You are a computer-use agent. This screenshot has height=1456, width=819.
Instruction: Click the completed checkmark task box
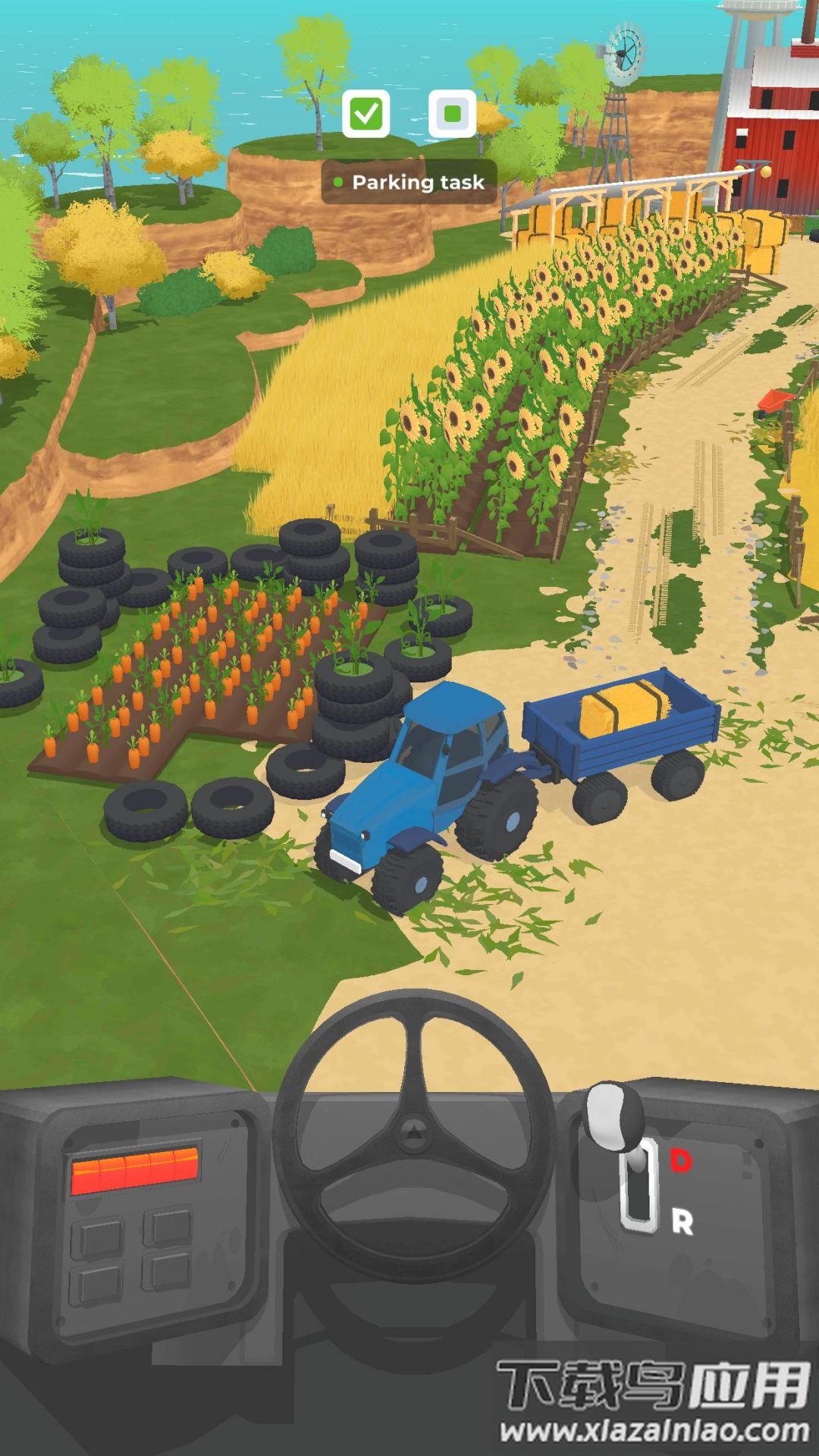(x=366, y=115)
